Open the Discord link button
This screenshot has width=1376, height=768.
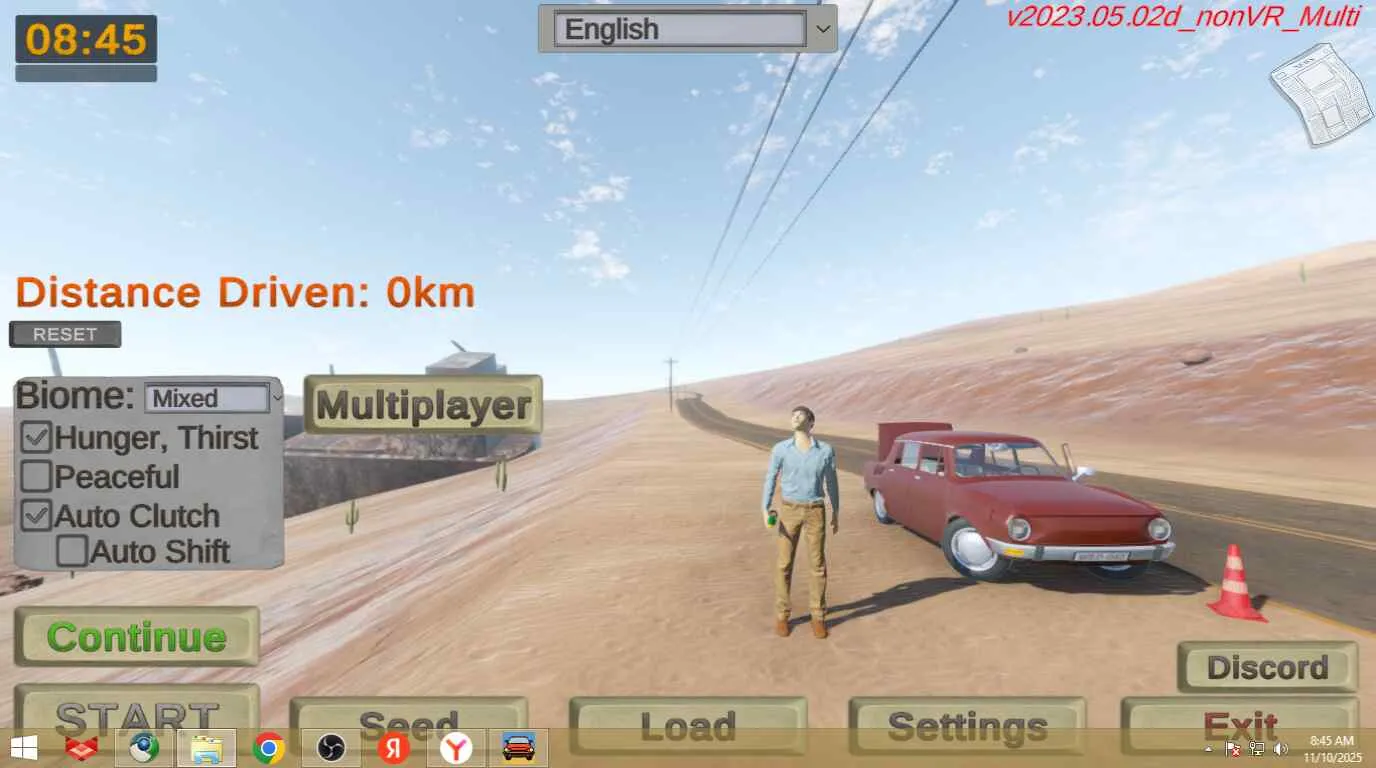point(1267,667)
